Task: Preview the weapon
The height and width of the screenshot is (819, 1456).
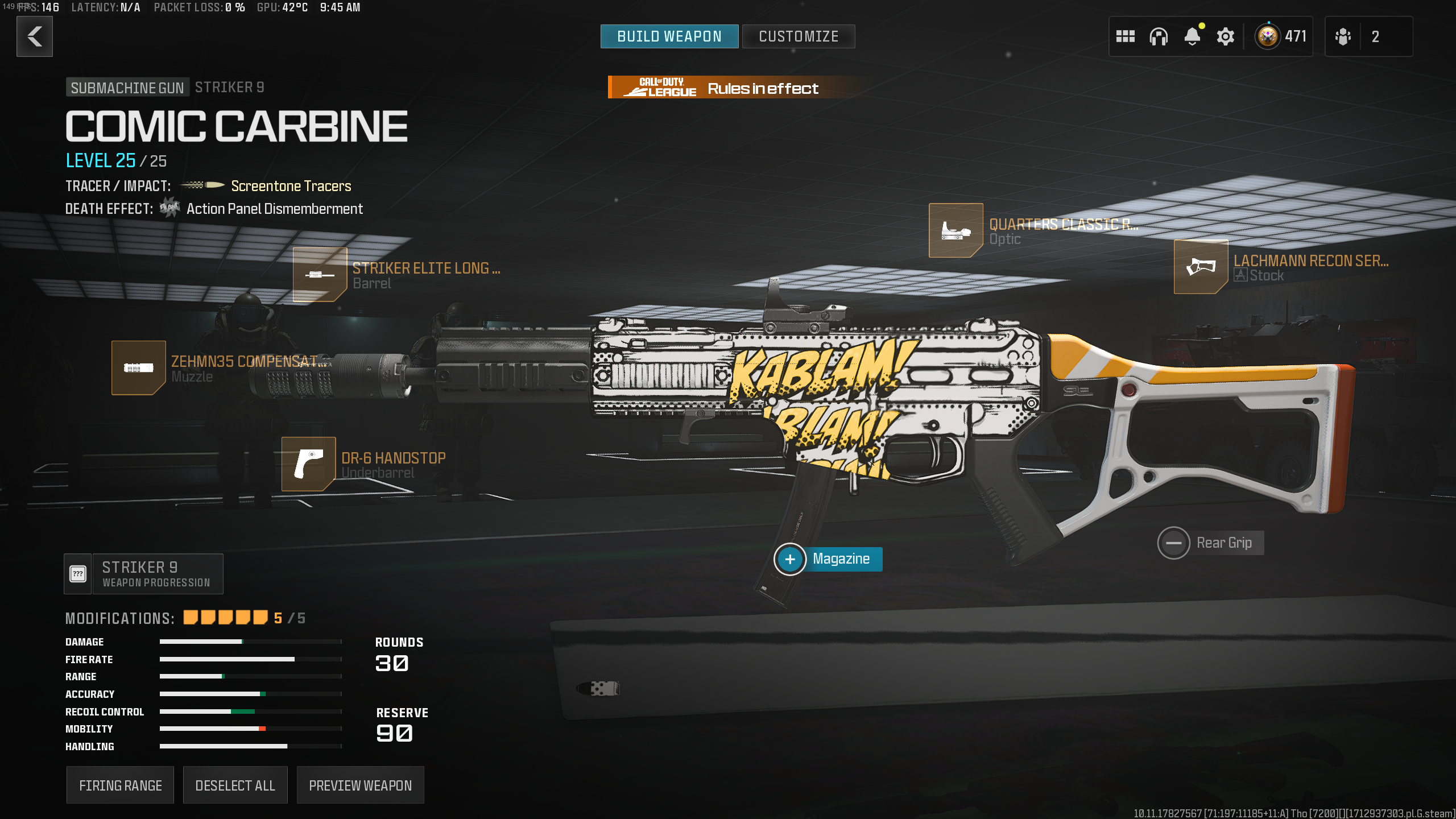Action: pyautogui.click(x=360, y=785)
